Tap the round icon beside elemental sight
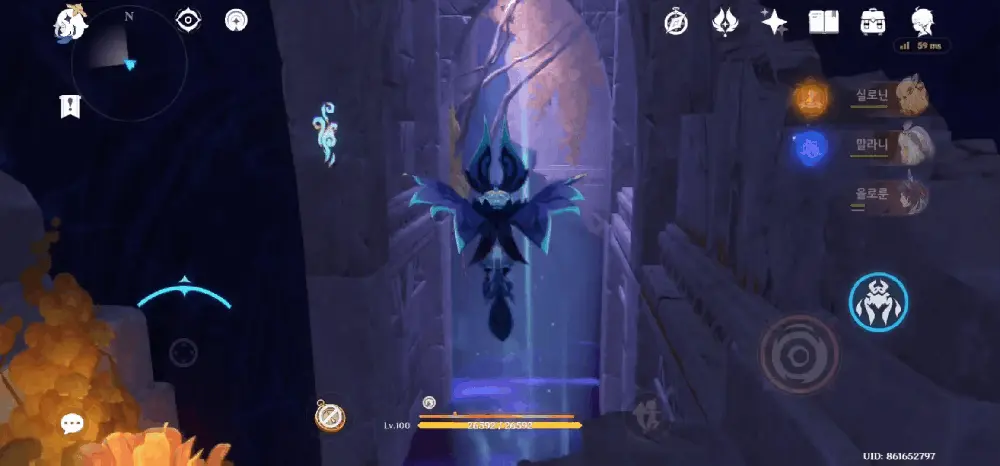 coord(237,20)
